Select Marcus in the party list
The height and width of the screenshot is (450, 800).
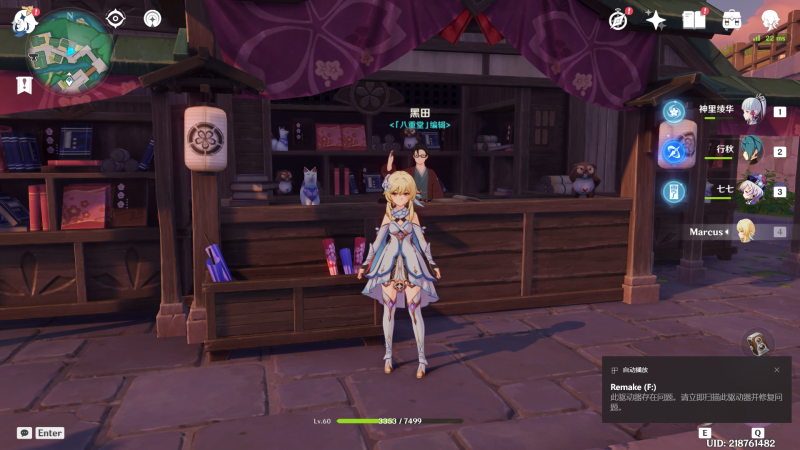[744, 232]
